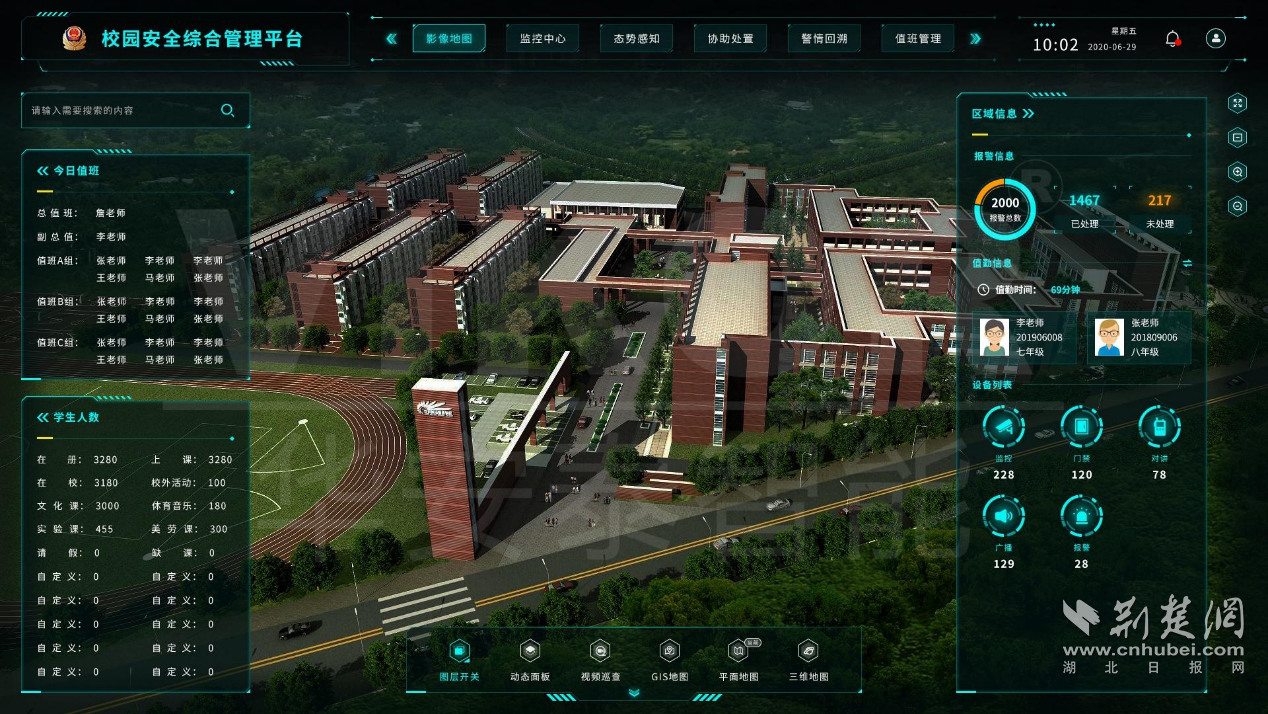Choose the 门禁 access control device

point(1081,428)
